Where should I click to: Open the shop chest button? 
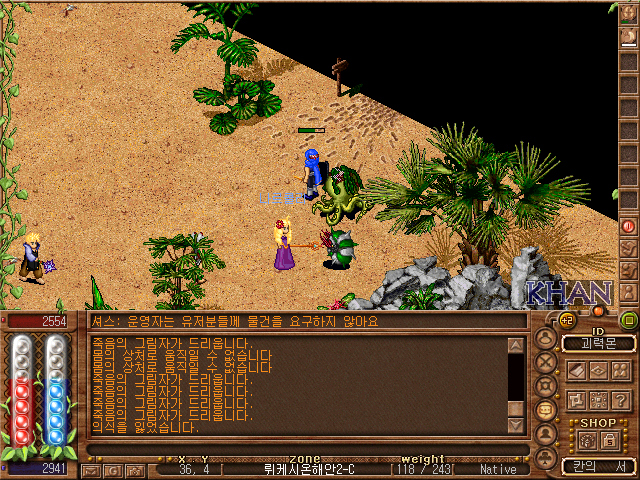tap(588, 440)
